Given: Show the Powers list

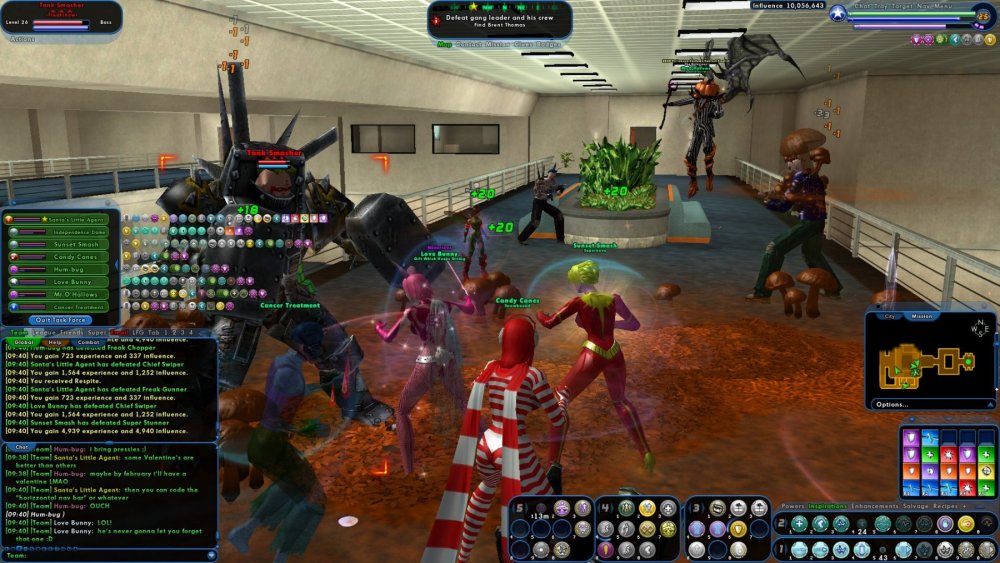Looking at the screenshot, I should (x=792, y=506).
